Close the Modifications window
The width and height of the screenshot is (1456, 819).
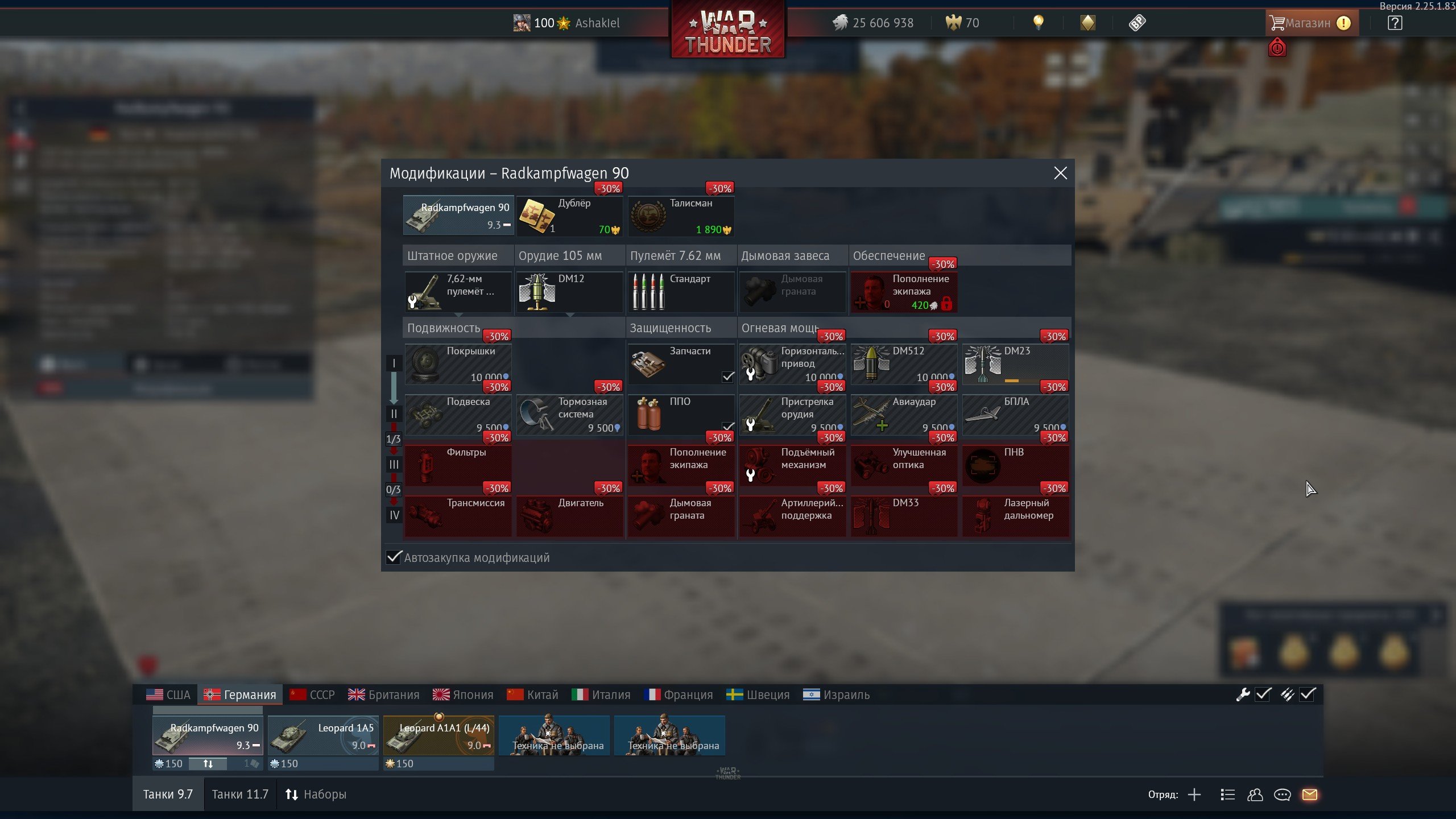point(1060,173)
